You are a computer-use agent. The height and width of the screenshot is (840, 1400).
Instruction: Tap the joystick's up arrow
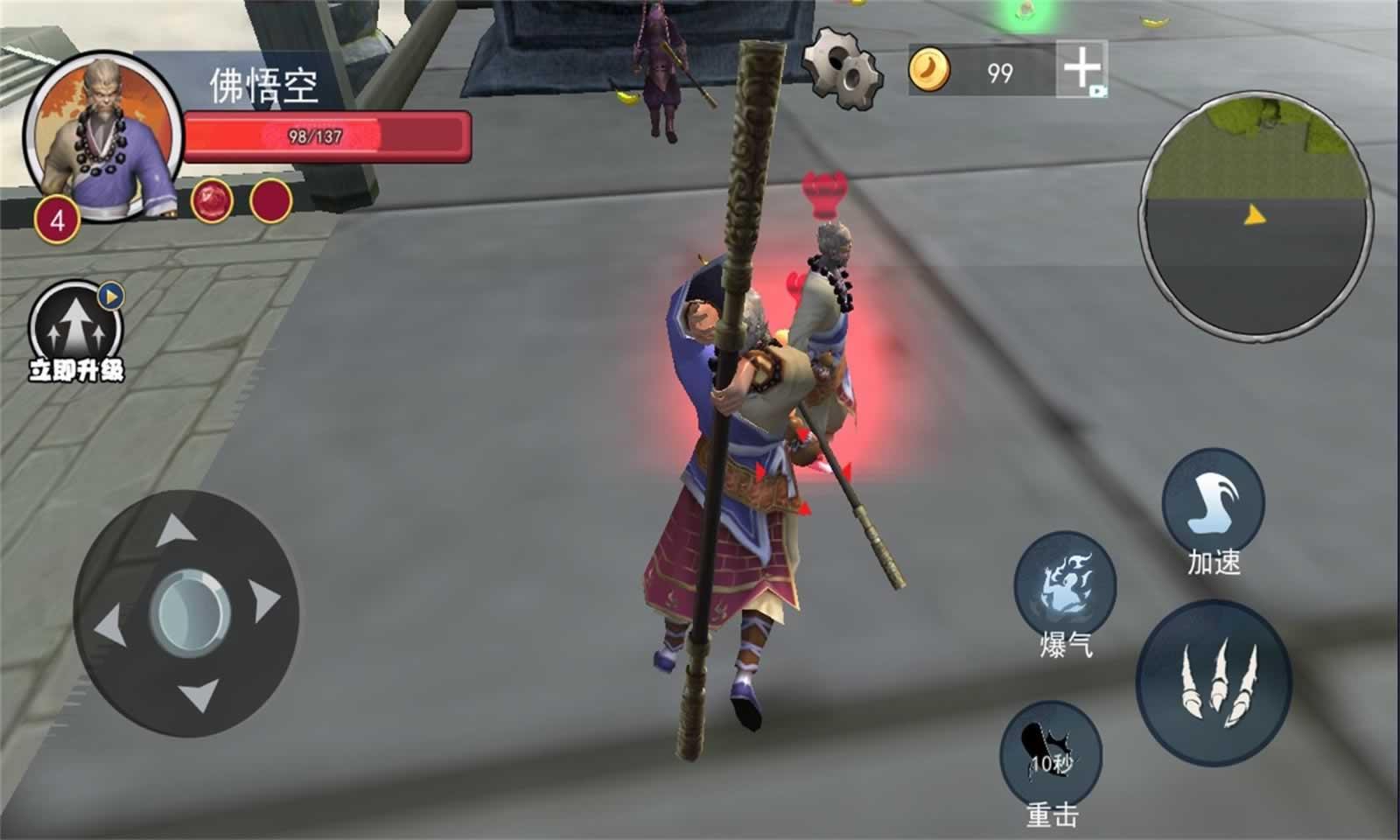click(x=176, y=528)
